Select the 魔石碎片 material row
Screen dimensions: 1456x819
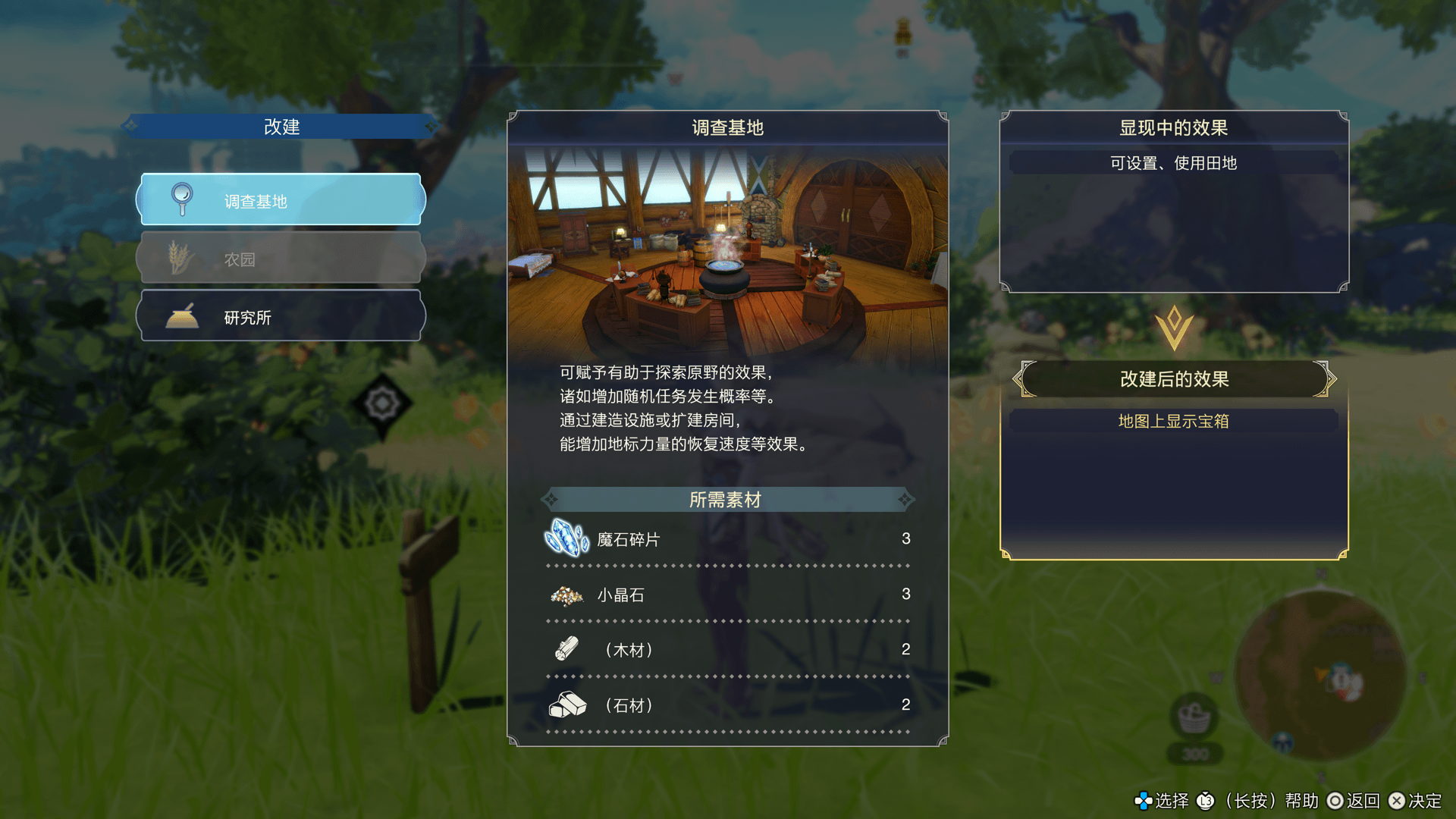pos(726,539)
